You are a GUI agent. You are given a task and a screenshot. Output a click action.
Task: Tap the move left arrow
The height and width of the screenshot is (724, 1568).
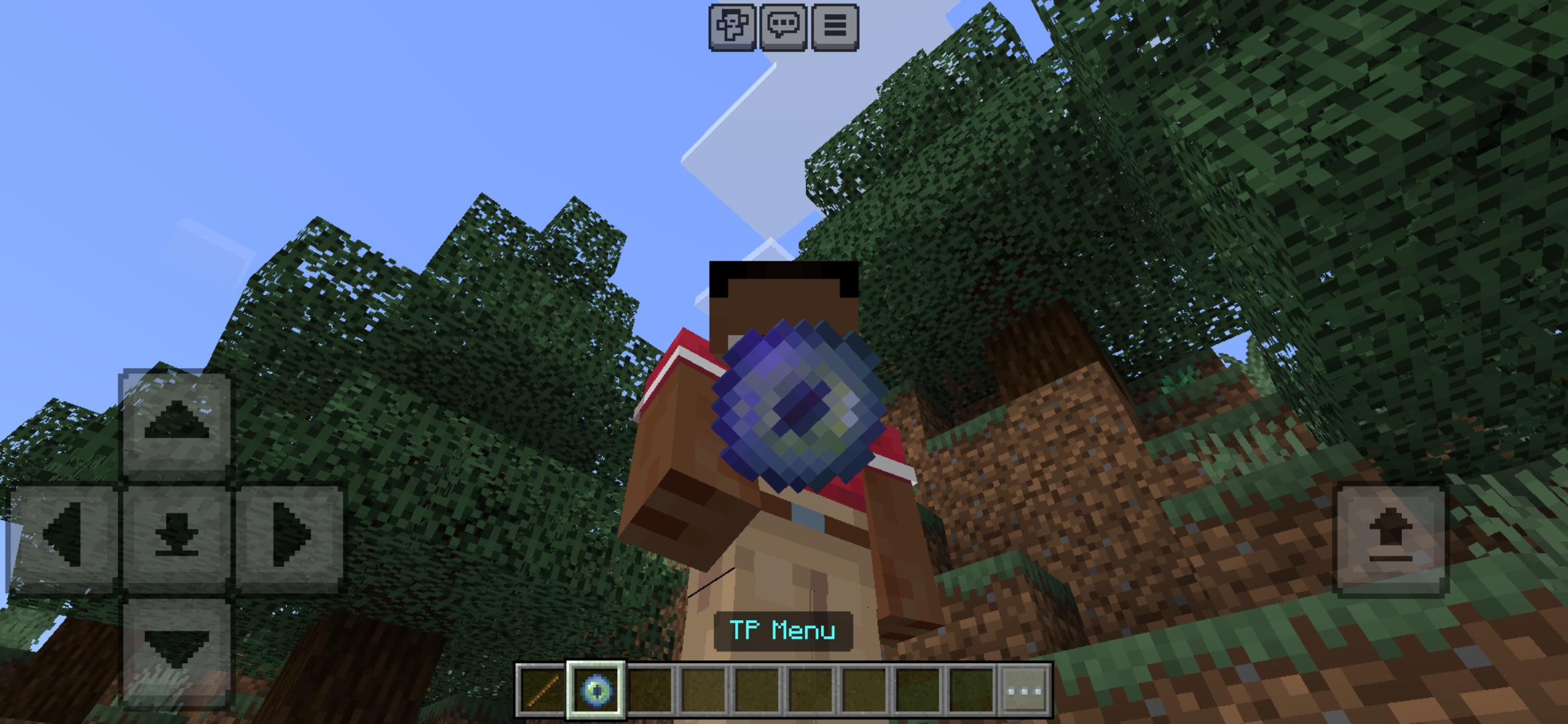click(x=64, y=533)
